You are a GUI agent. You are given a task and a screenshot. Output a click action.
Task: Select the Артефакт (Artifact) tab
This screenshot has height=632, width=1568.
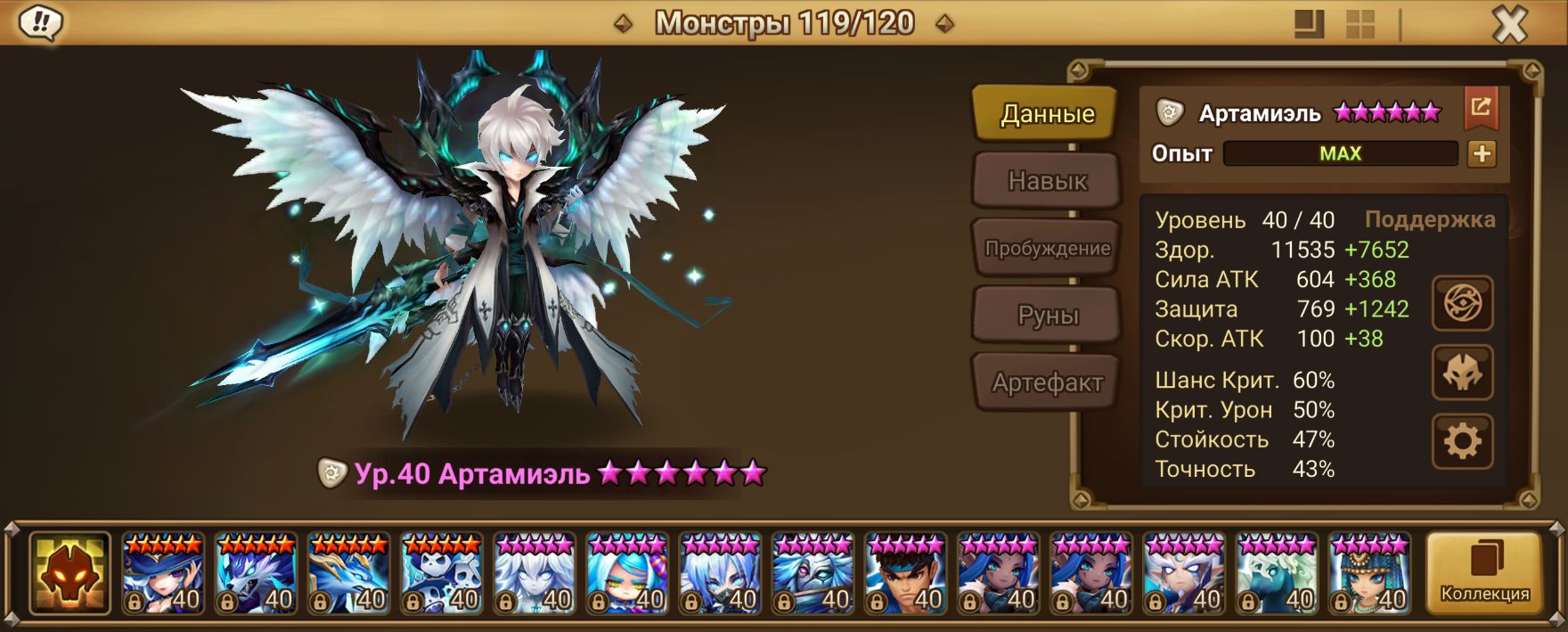click(1047, 382)
